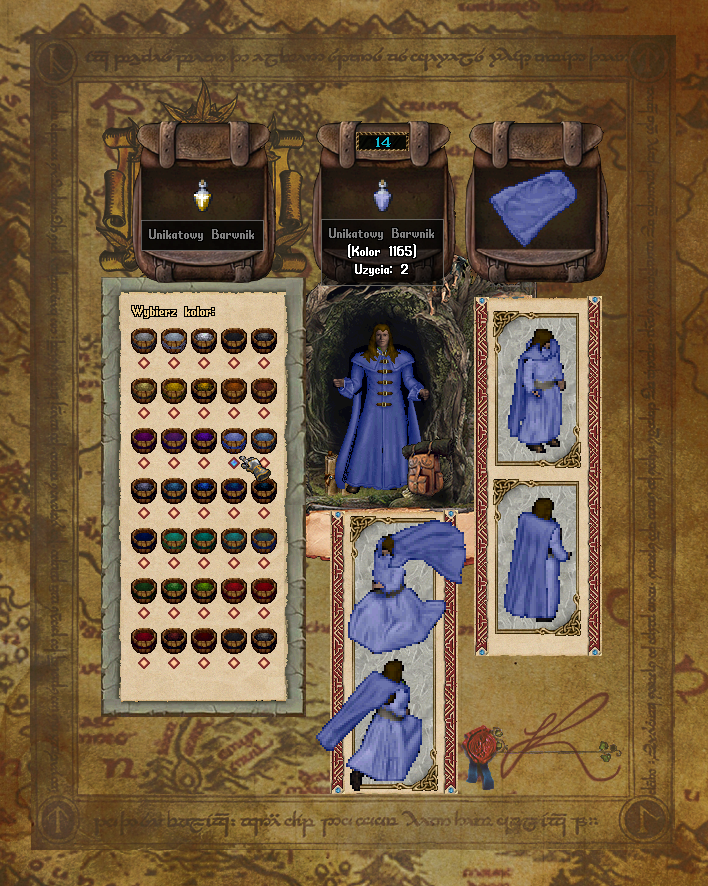View the front-facing robe preview
Screen dimensions: 708x886
pos(538,389)
